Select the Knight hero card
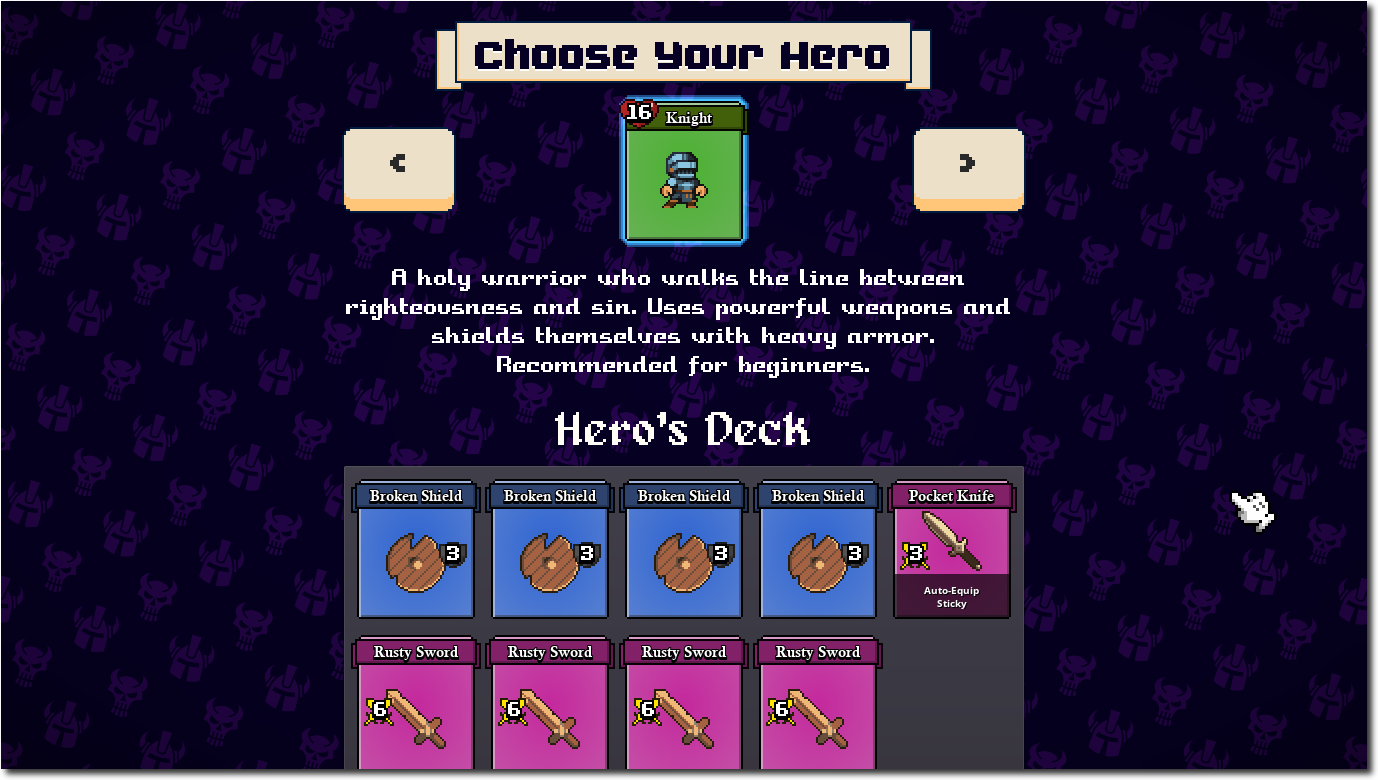Viewport: 1378px width, 780px height. (684, 173)
